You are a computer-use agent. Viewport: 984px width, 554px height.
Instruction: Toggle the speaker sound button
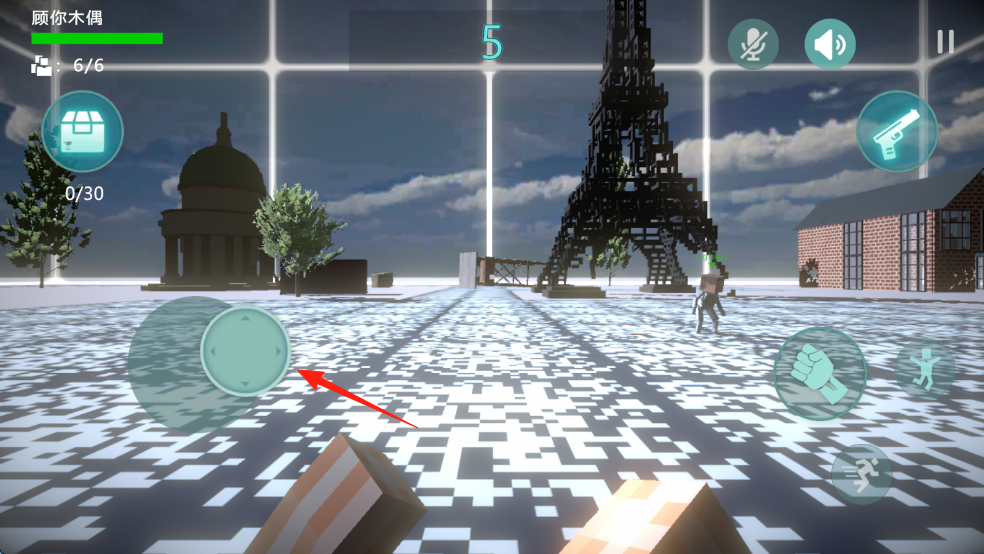(x=830, y=44)
